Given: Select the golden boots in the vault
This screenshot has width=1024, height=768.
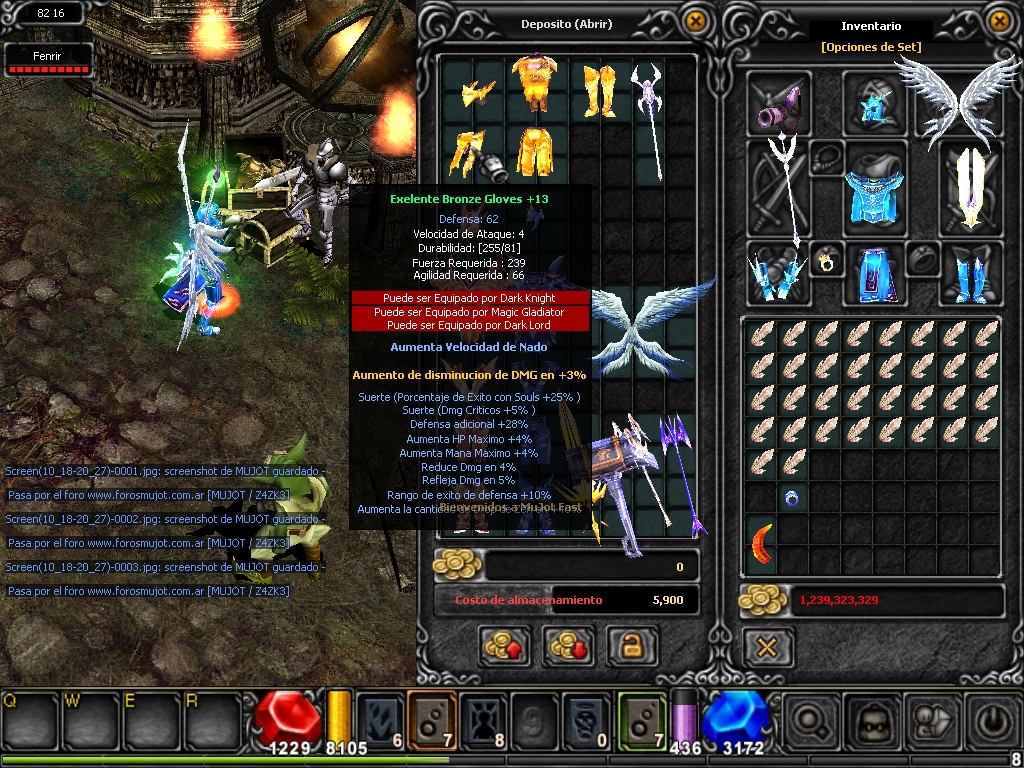Looking at the screenshot, I should [x=600, y=88].
